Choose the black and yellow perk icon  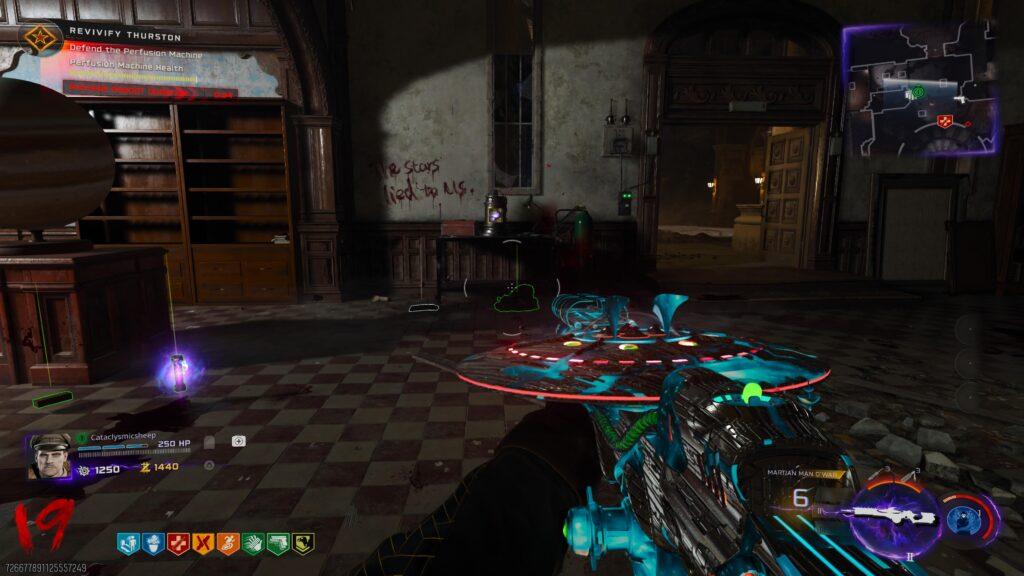point(302,544)
